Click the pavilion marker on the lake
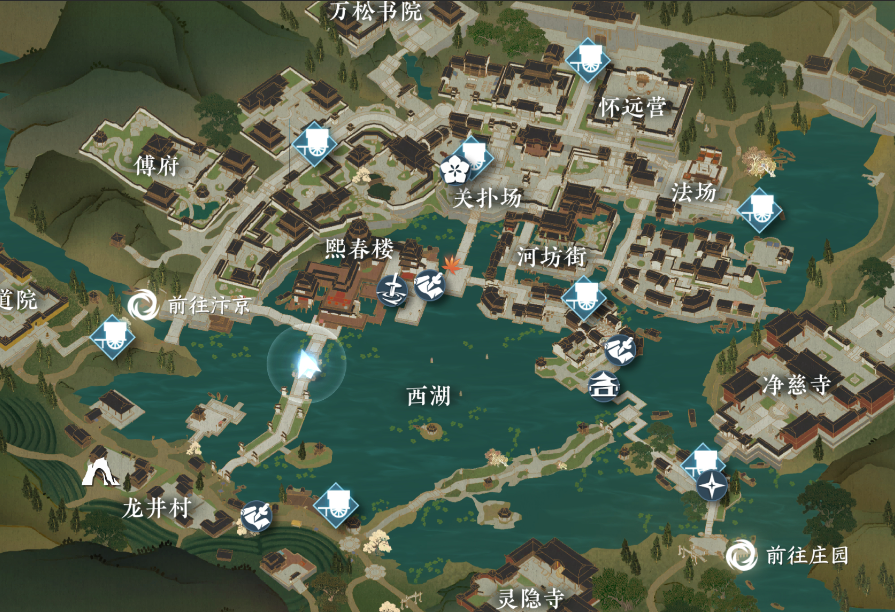This screenshot has height=612, width=895. 604,384
